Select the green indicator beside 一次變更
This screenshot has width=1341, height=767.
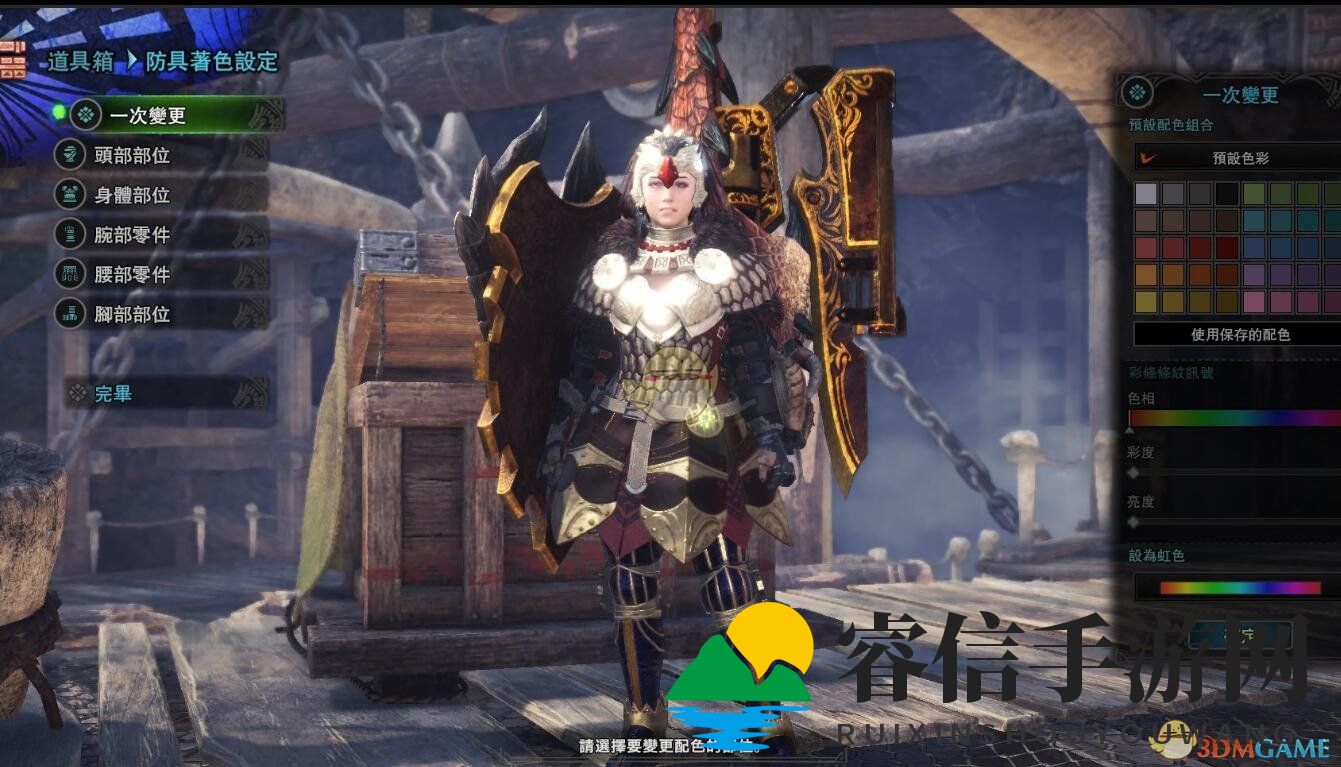point(59,112)
